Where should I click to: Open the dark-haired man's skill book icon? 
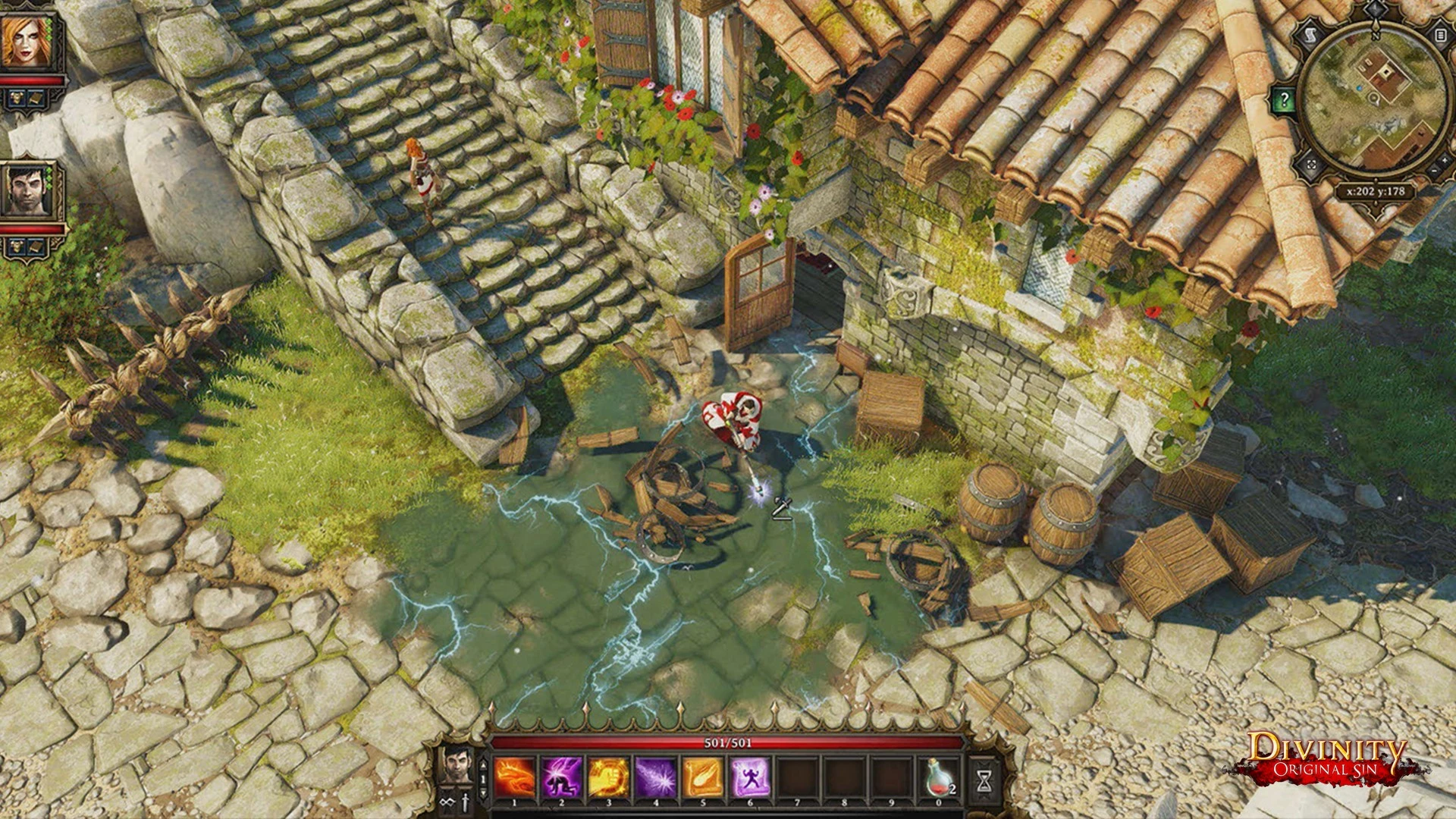pyautogui.click(x=35, y=246)
